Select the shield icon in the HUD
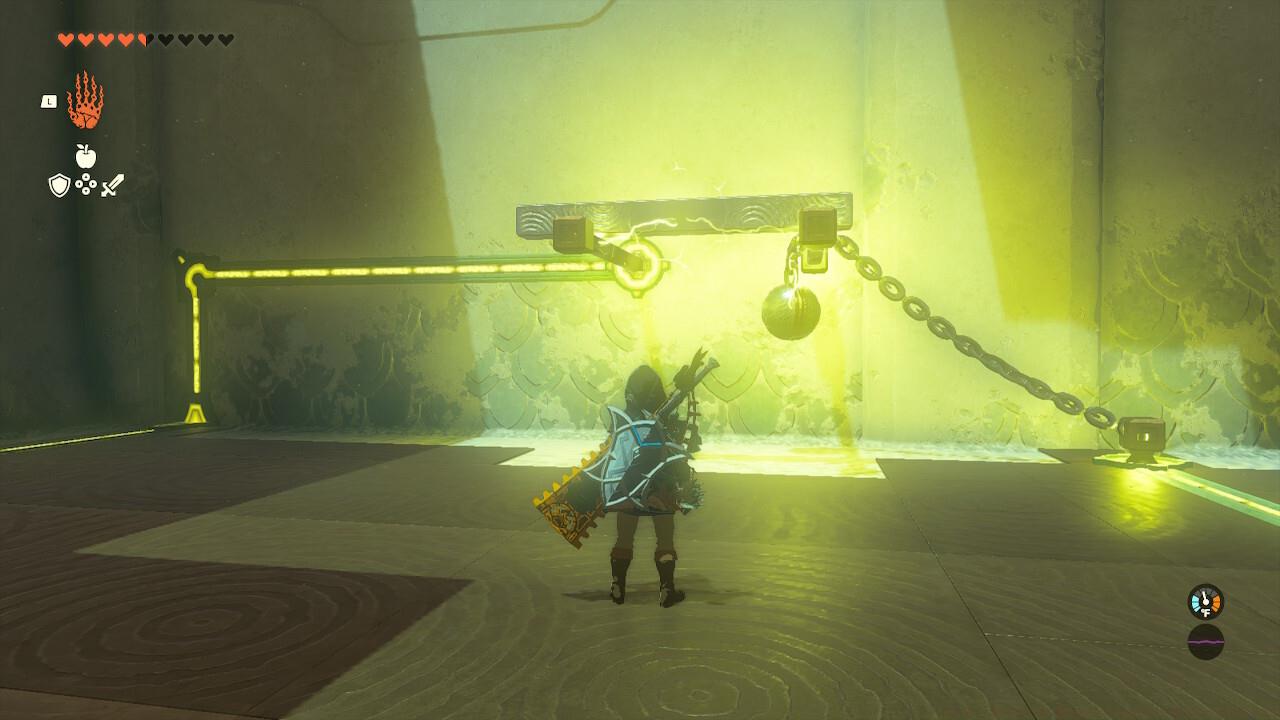This screenshot has height=720, width=1280. click(59, 185)
